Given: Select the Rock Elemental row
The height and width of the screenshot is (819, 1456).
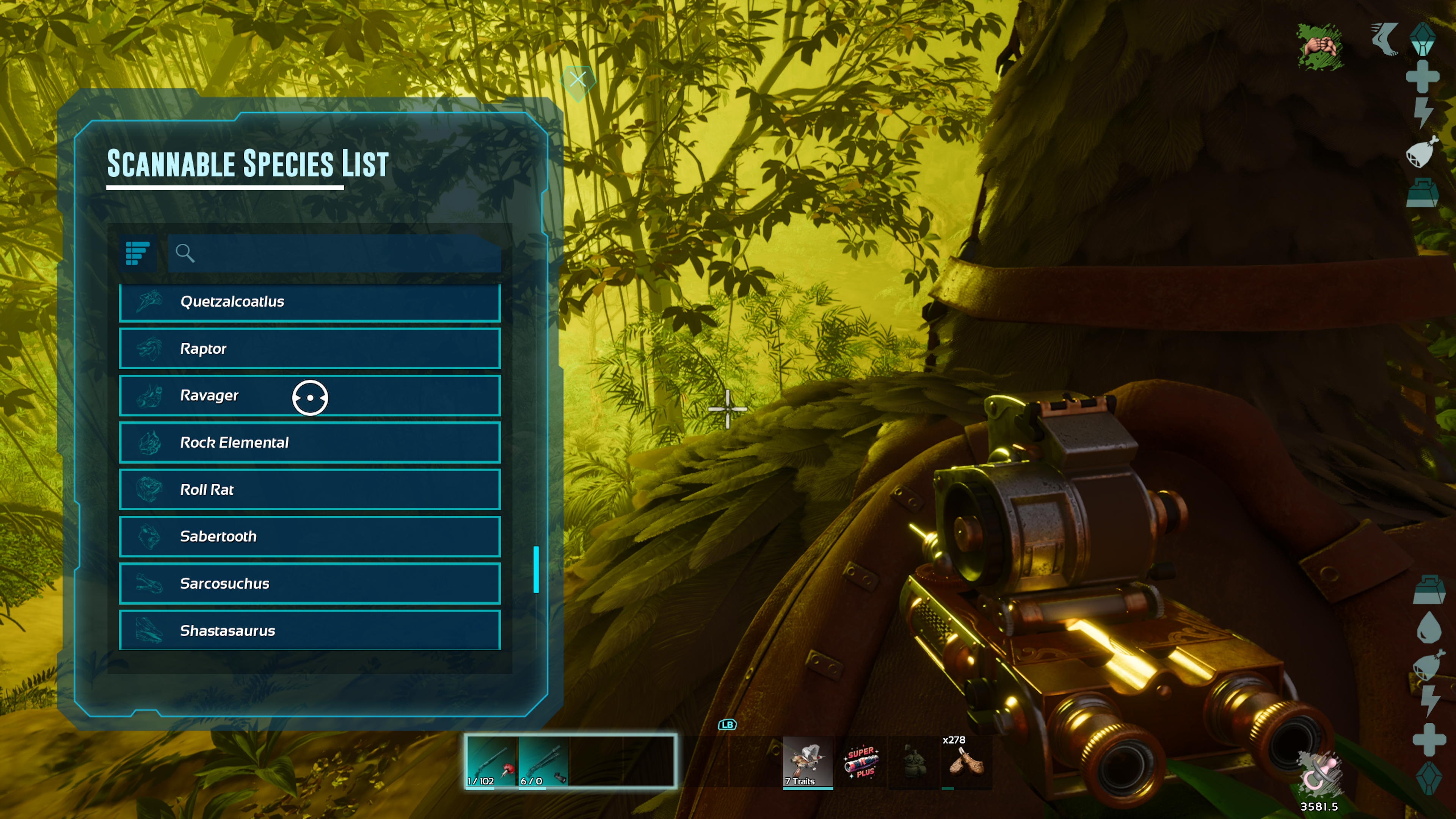Looking at the screenshot, I should [310, 442].
